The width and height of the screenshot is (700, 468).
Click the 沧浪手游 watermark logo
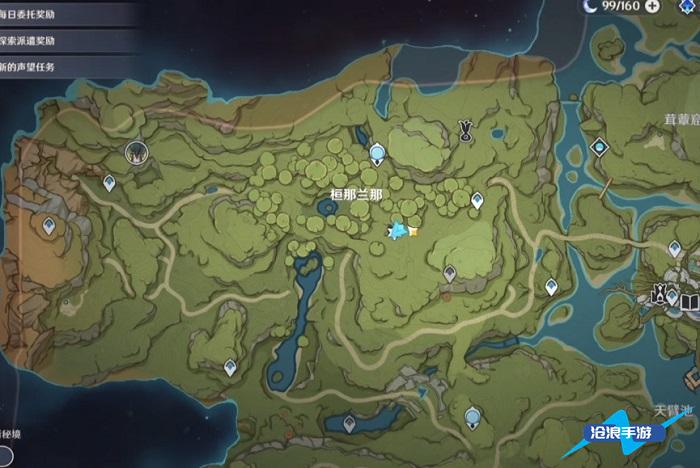coord(638,433)
